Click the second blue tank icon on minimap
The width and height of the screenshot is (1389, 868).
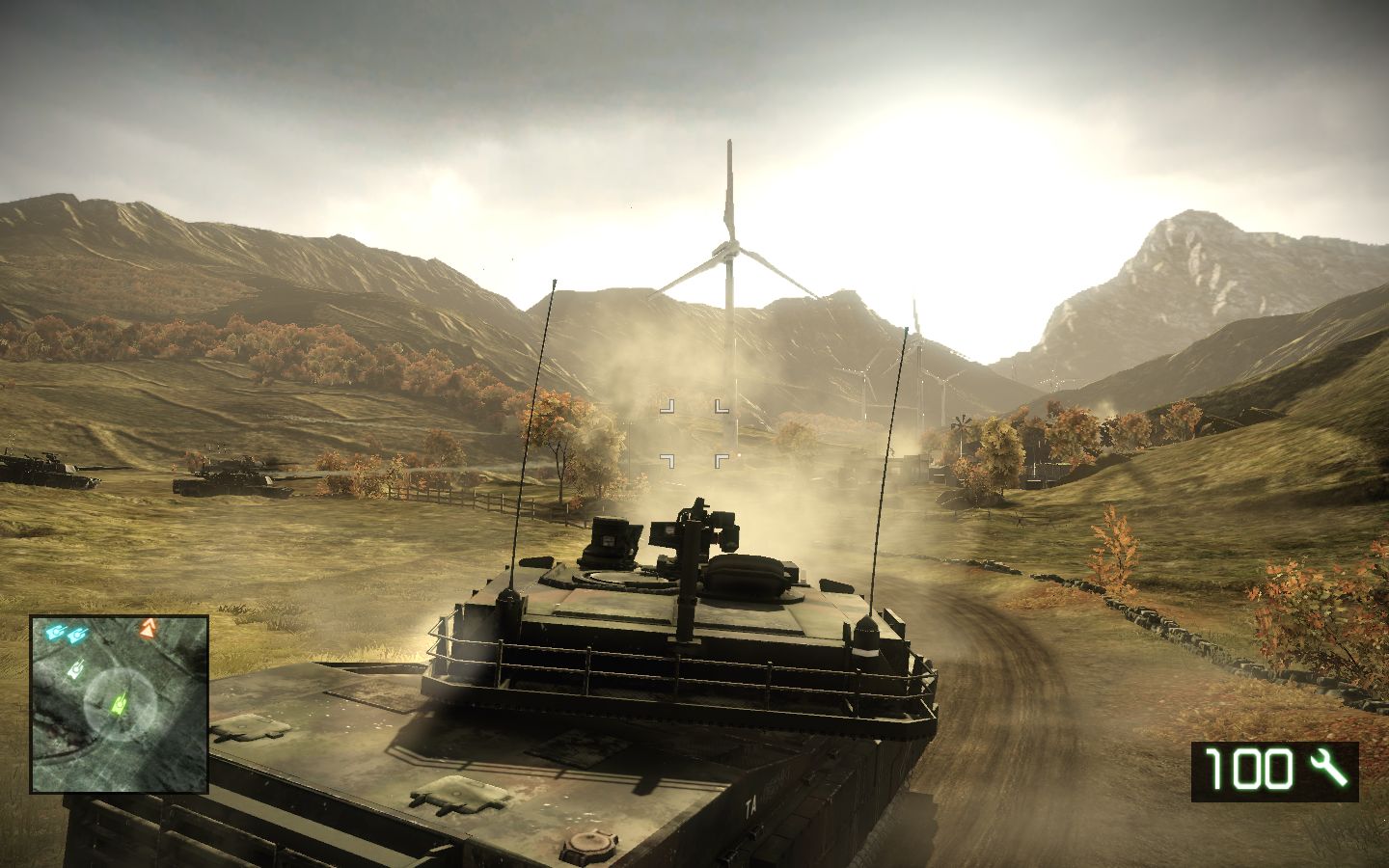(x=77, y=637)
